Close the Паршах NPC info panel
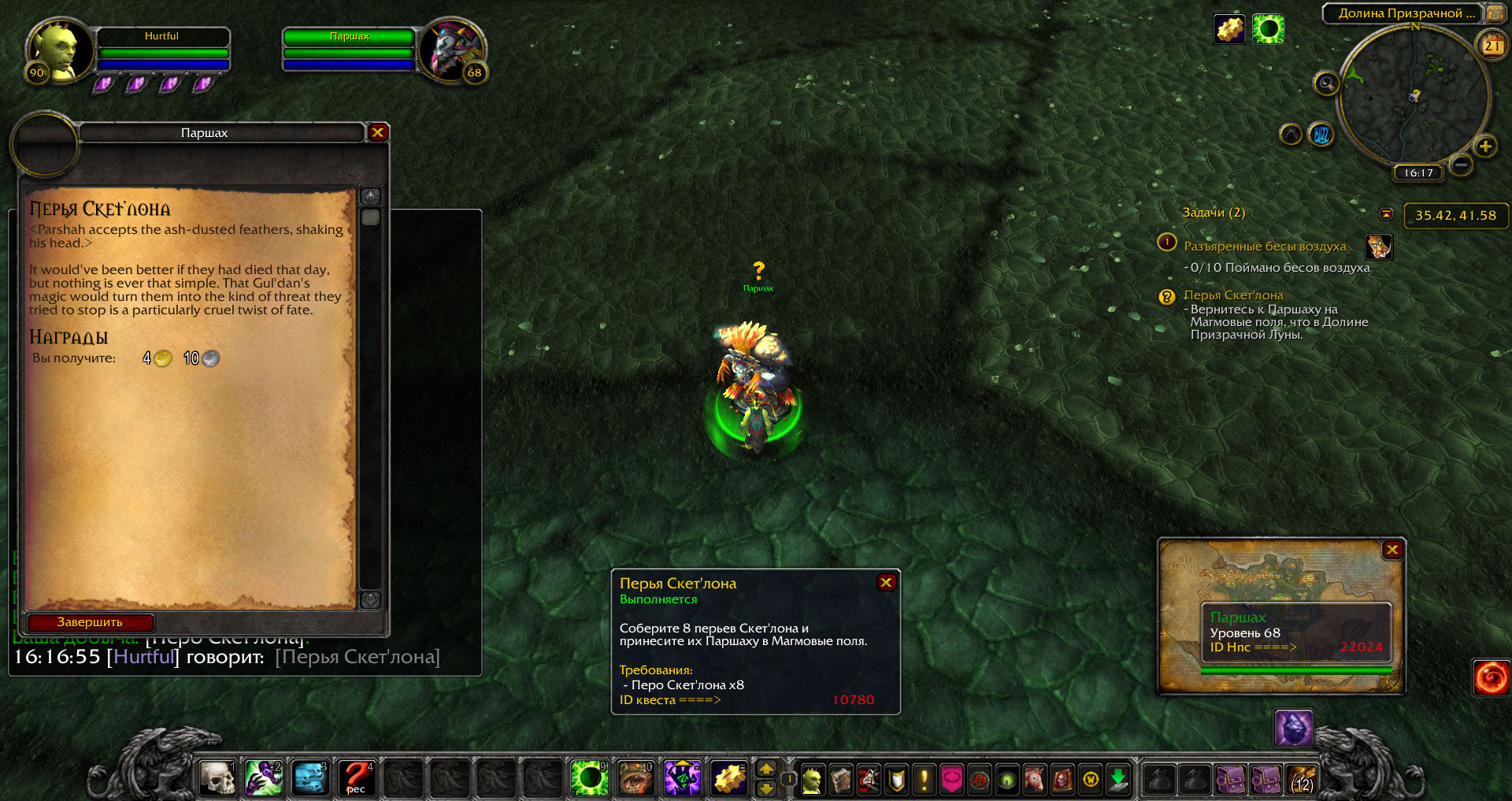Viewport: 1512px width, 801px height. (1392, 550)
